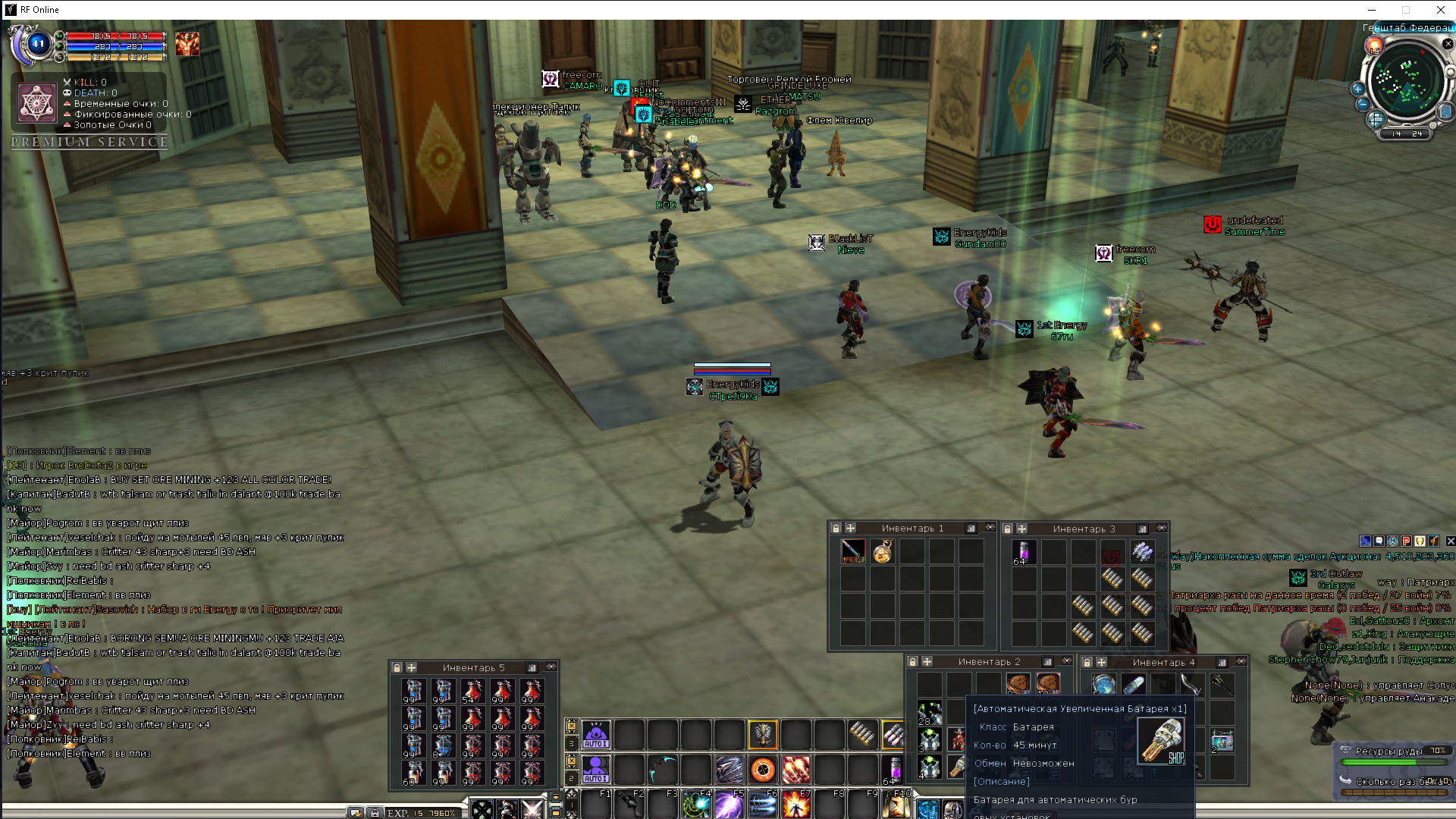Image resolution: width=1456 pixels, height=819 pixels.
Task: Click the PREMIUM SERVICE banner
Action: tap(89, 142)
